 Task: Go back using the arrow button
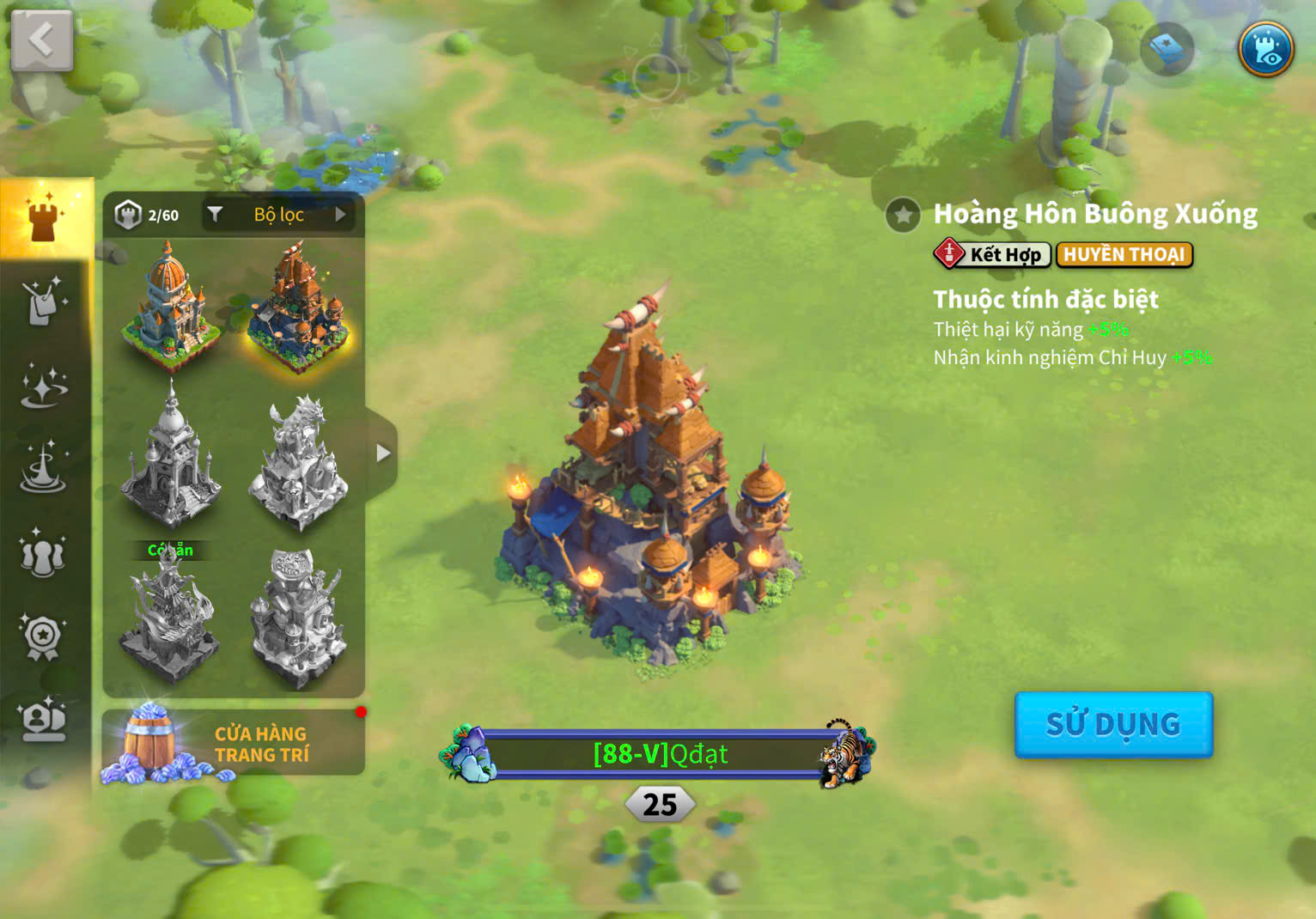pos(41,40)
